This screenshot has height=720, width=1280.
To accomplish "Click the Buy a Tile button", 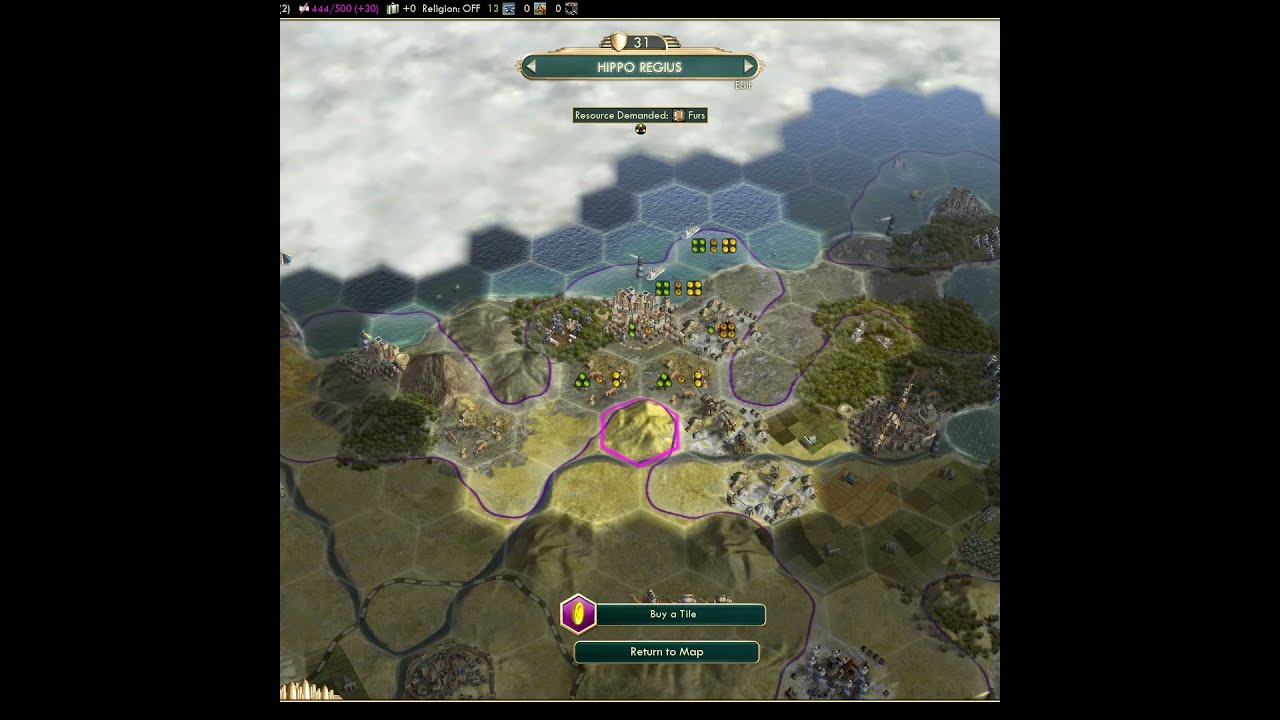I will (x=673, y=614).
